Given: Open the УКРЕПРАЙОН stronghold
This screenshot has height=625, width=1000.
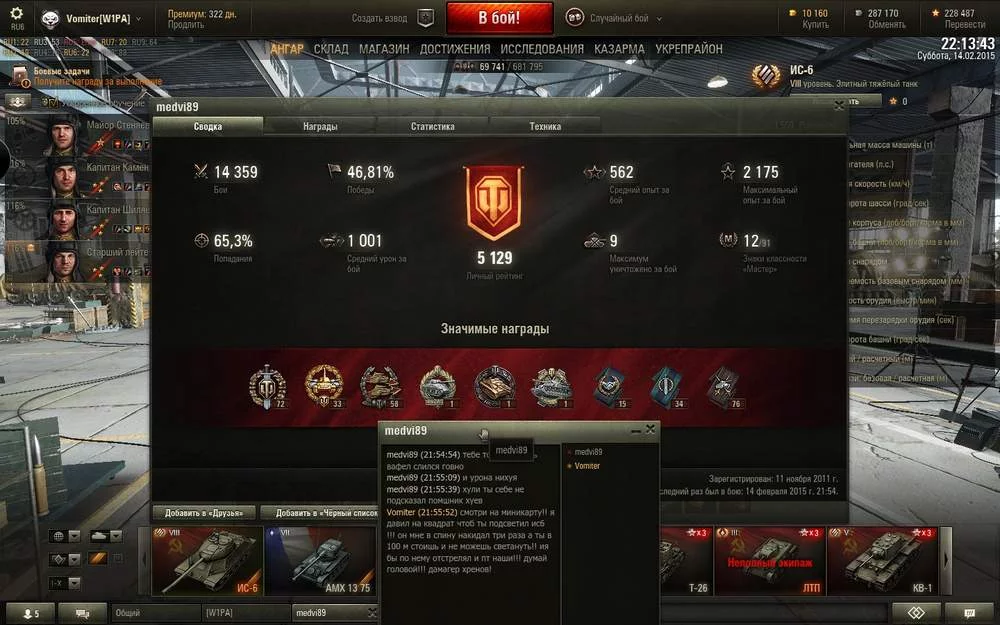Looking at the screenshot, I should [x=689, y=49].
